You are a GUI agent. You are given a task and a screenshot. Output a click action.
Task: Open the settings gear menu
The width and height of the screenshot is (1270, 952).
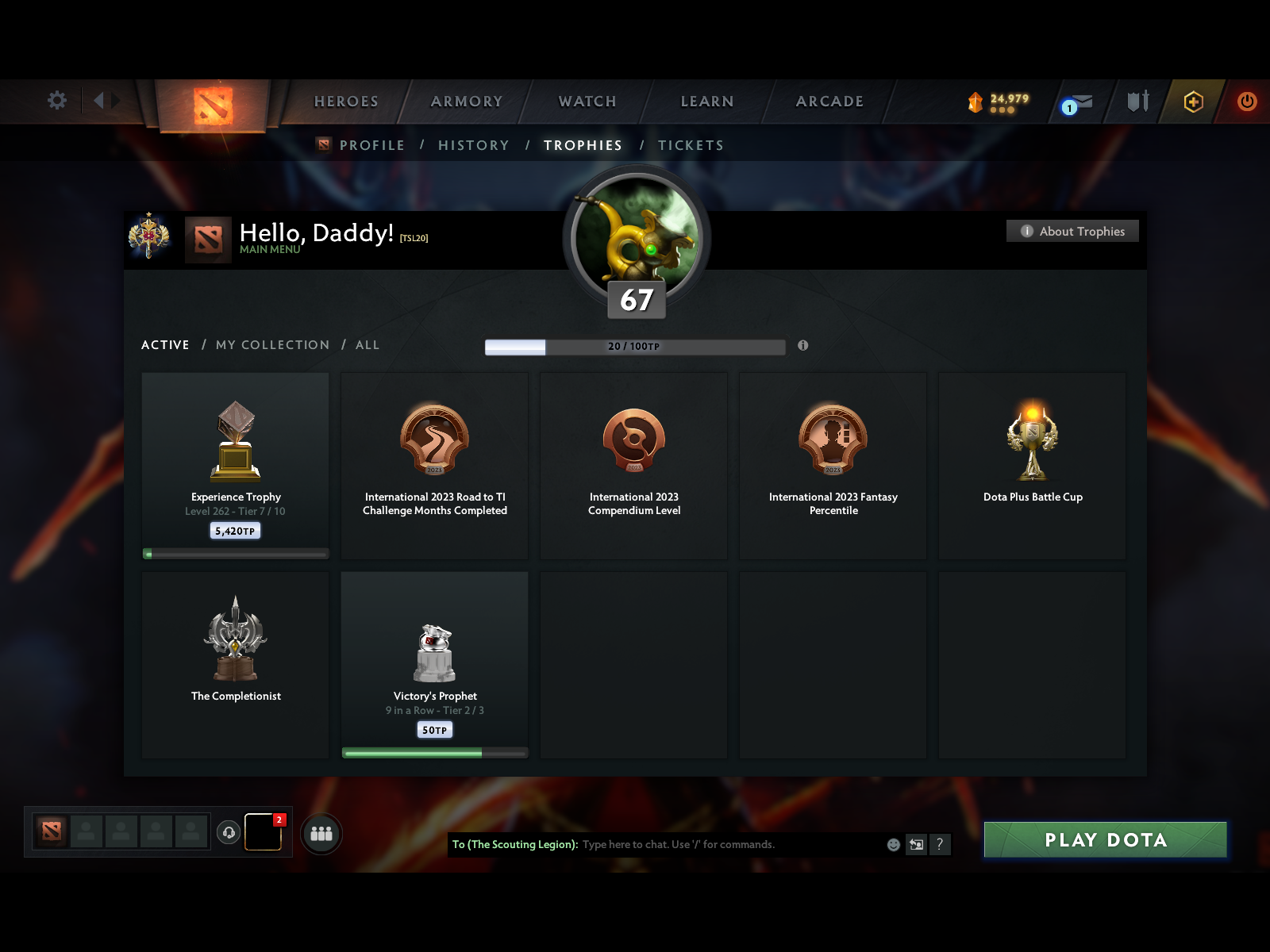(x=56, y=102)
